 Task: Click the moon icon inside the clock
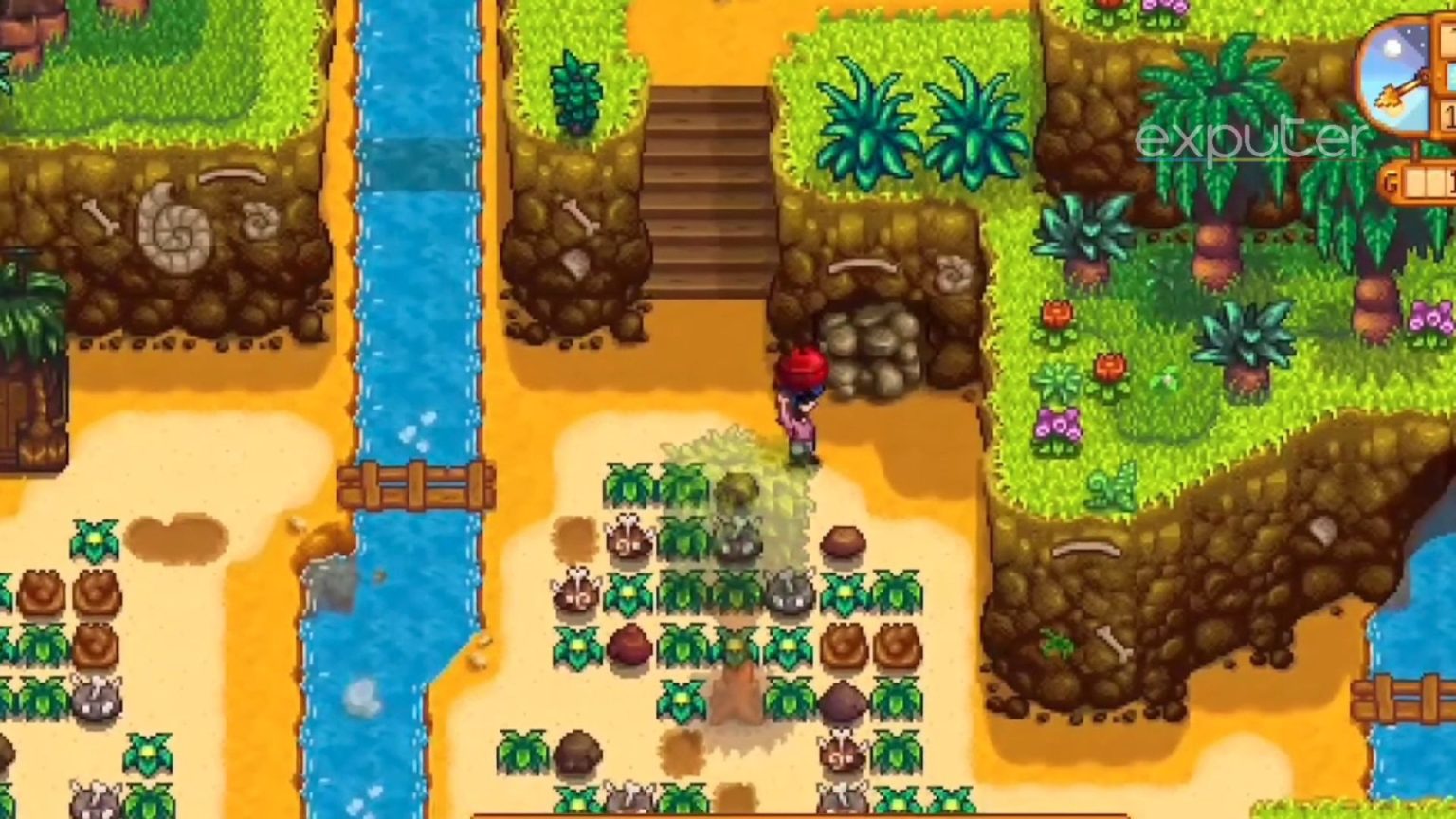coord(1392,45)
